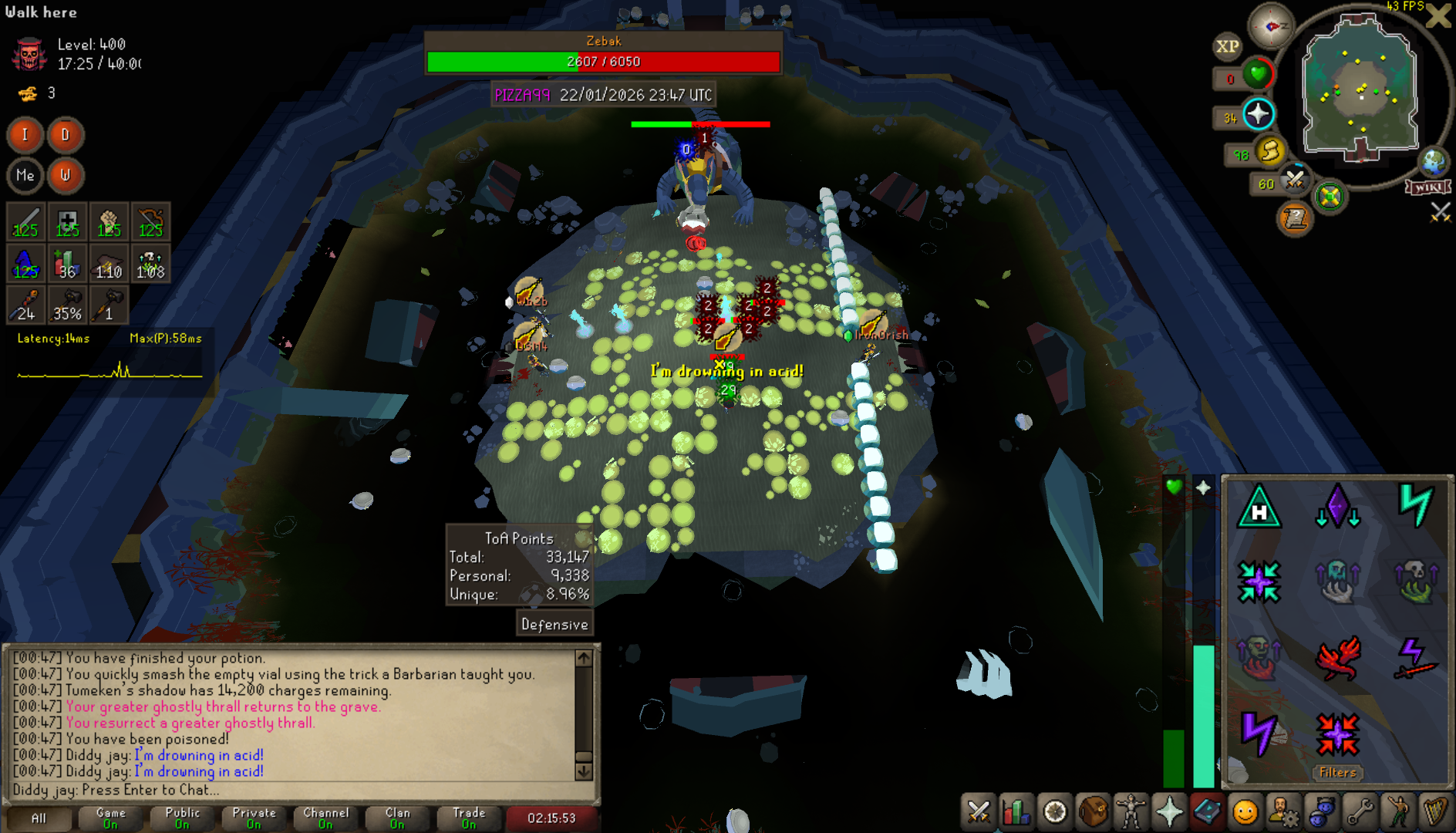
Task: Switch chat to the Public filter
Action: pos(182,818)
